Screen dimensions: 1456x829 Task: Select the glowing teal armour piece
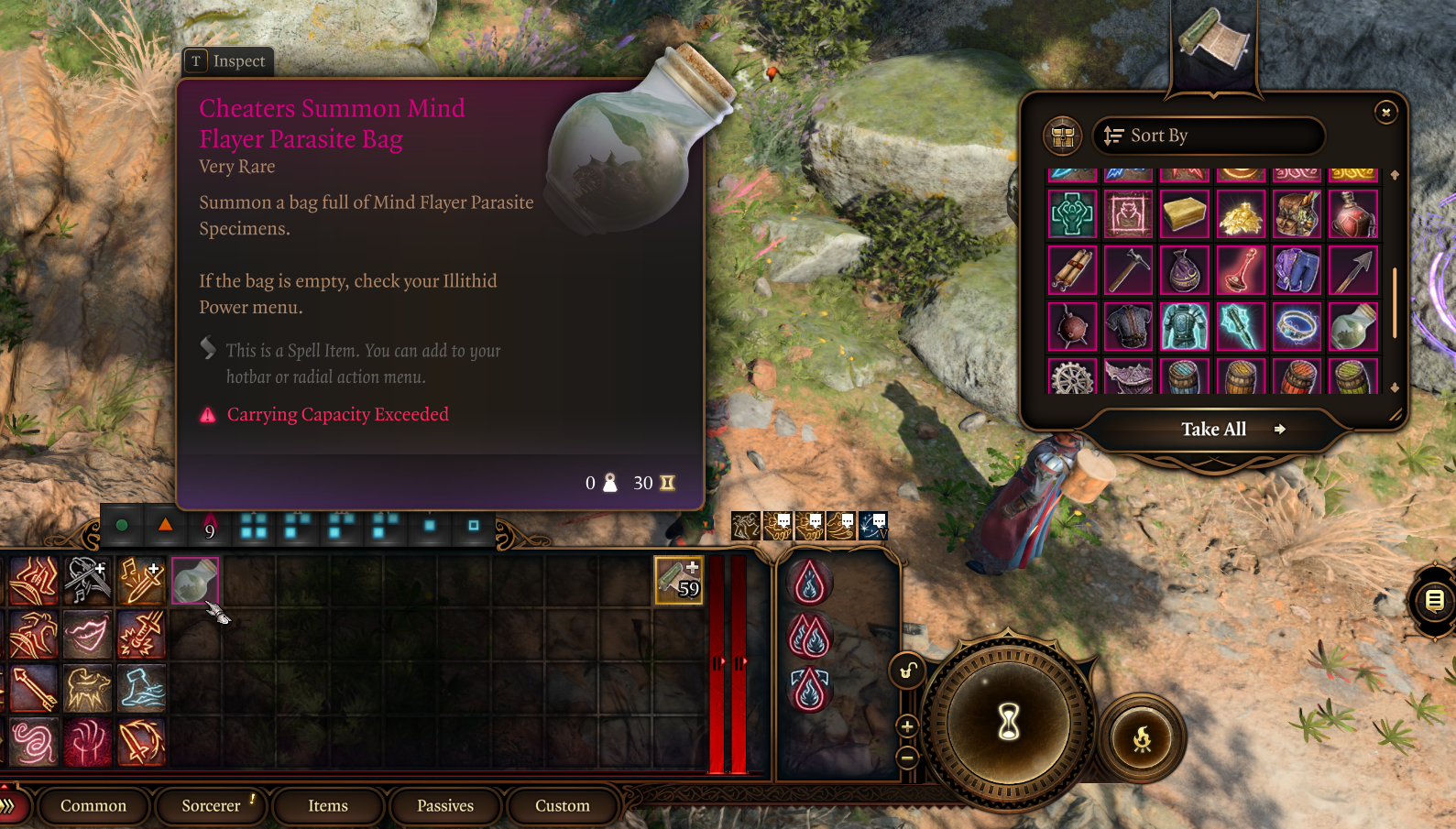tap(1185, 326)
